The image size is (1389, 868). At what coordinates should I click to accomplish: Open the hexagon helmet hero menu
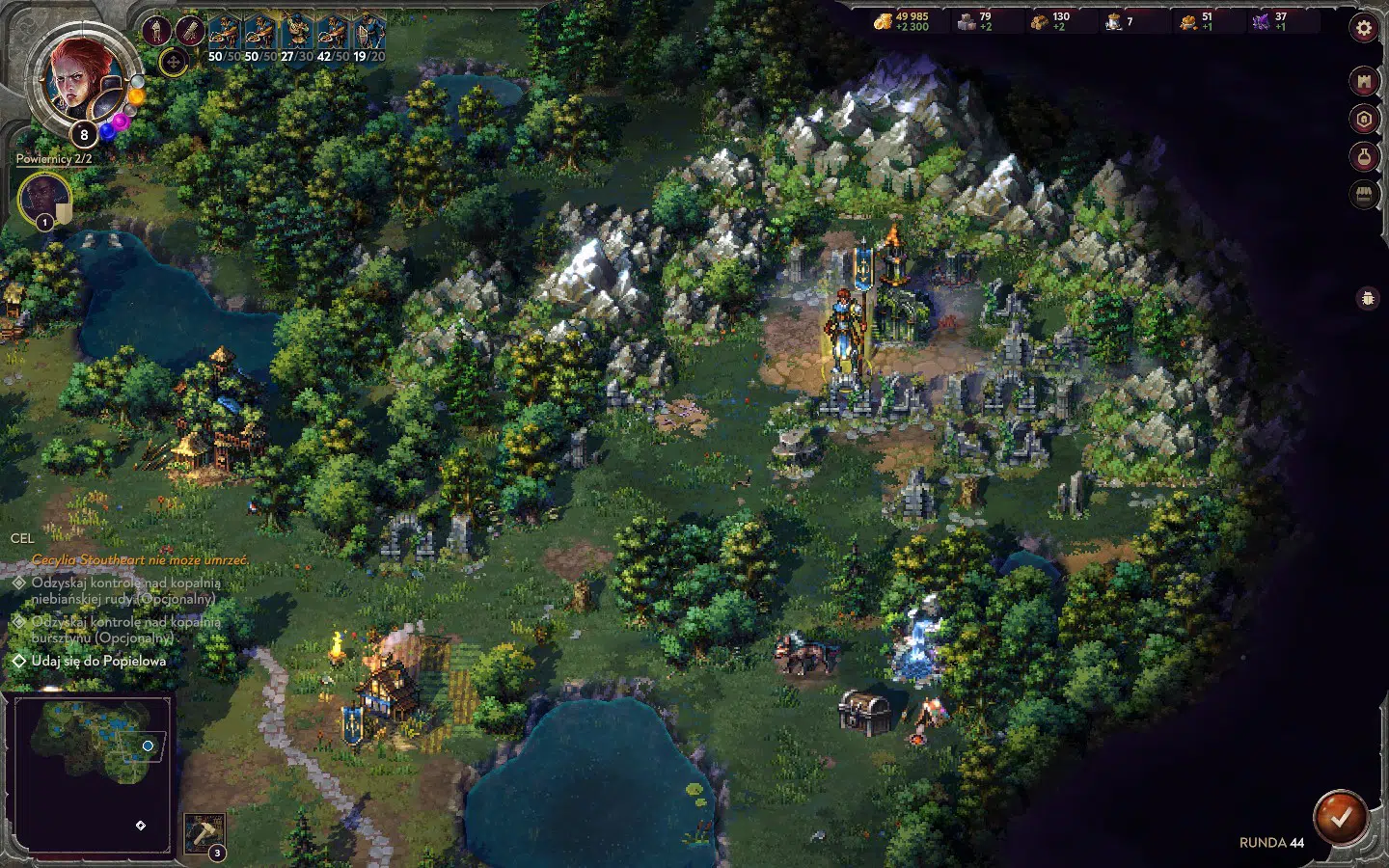[x=1363, y=120]
